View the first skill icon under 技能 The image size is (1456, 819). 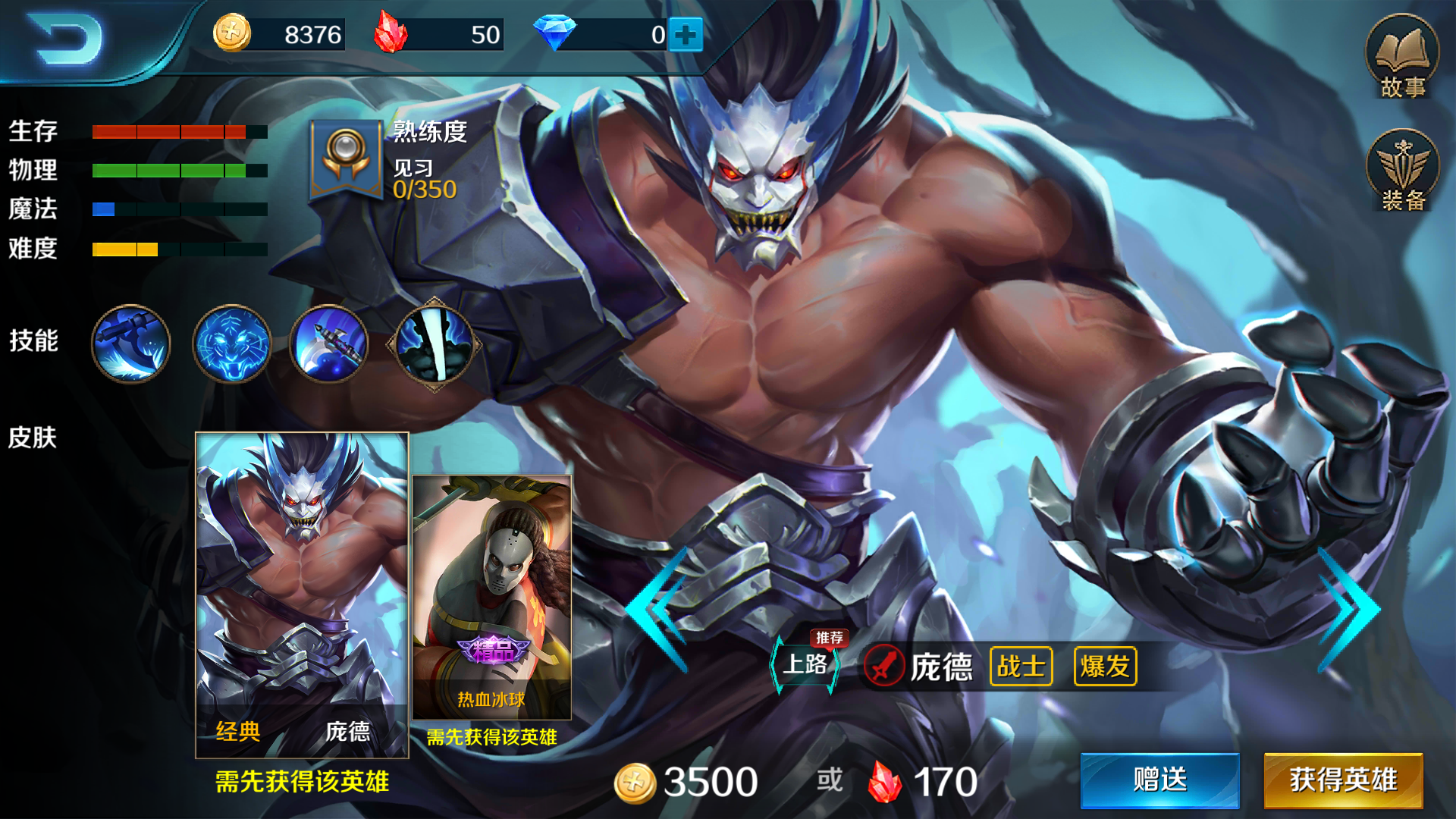[130, 345]
